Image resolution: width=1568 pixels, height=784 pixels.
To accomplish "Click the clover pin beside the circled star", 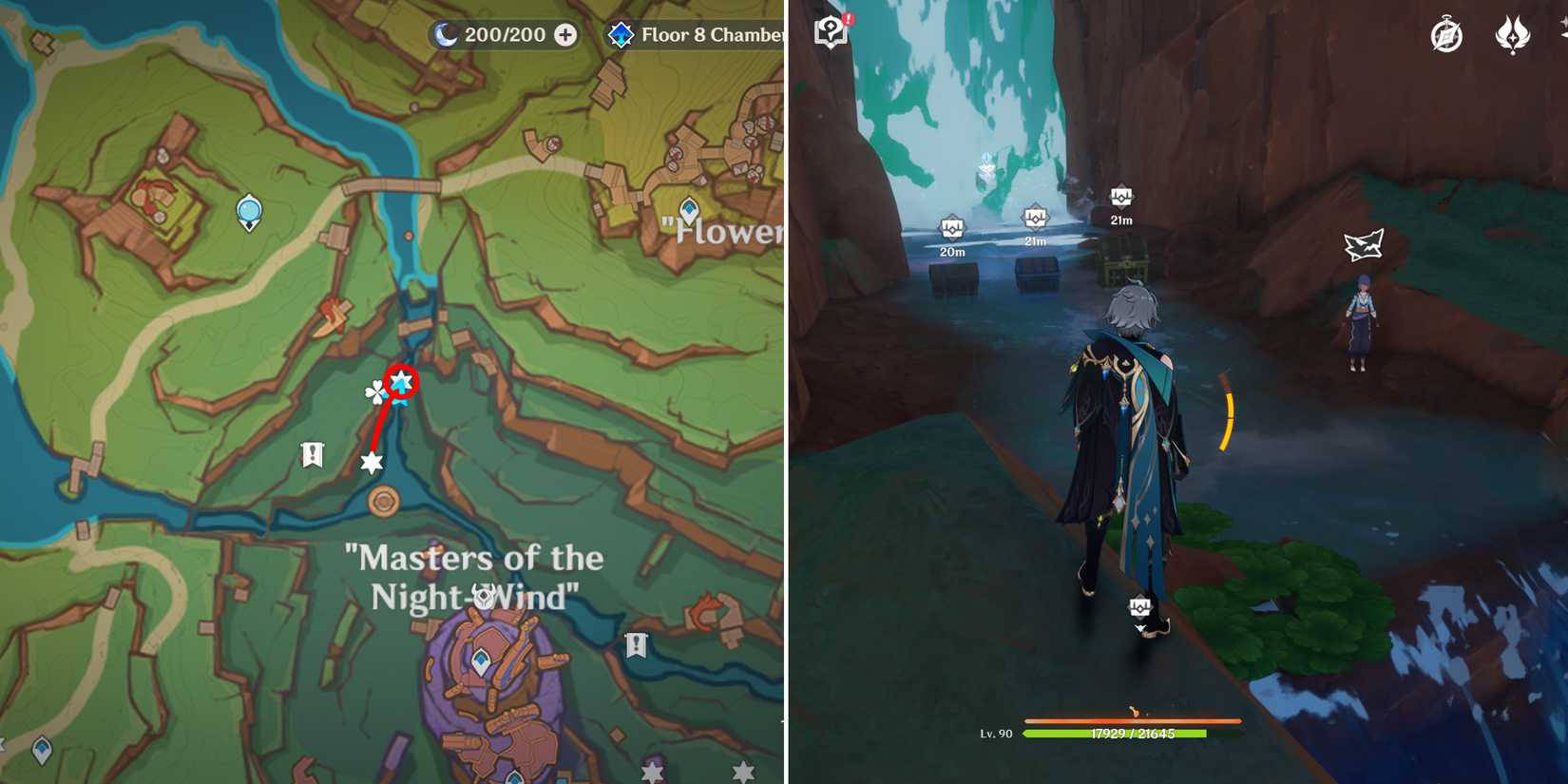I will pyautogui.click(x=375, y=392).
